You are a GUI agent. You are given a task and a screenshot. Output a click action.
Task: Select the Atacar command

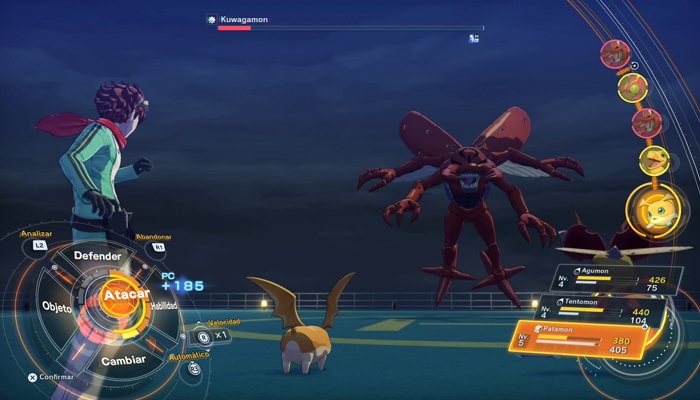pos(126,295)
